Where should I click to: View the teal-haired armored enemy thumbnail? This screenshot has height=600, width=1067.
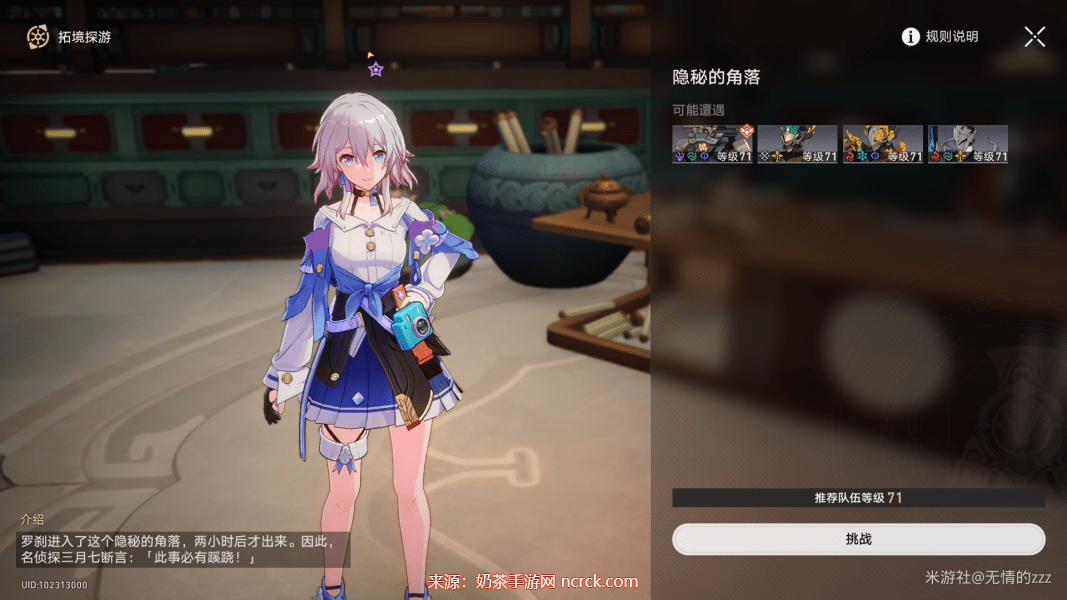coord(797,144)
